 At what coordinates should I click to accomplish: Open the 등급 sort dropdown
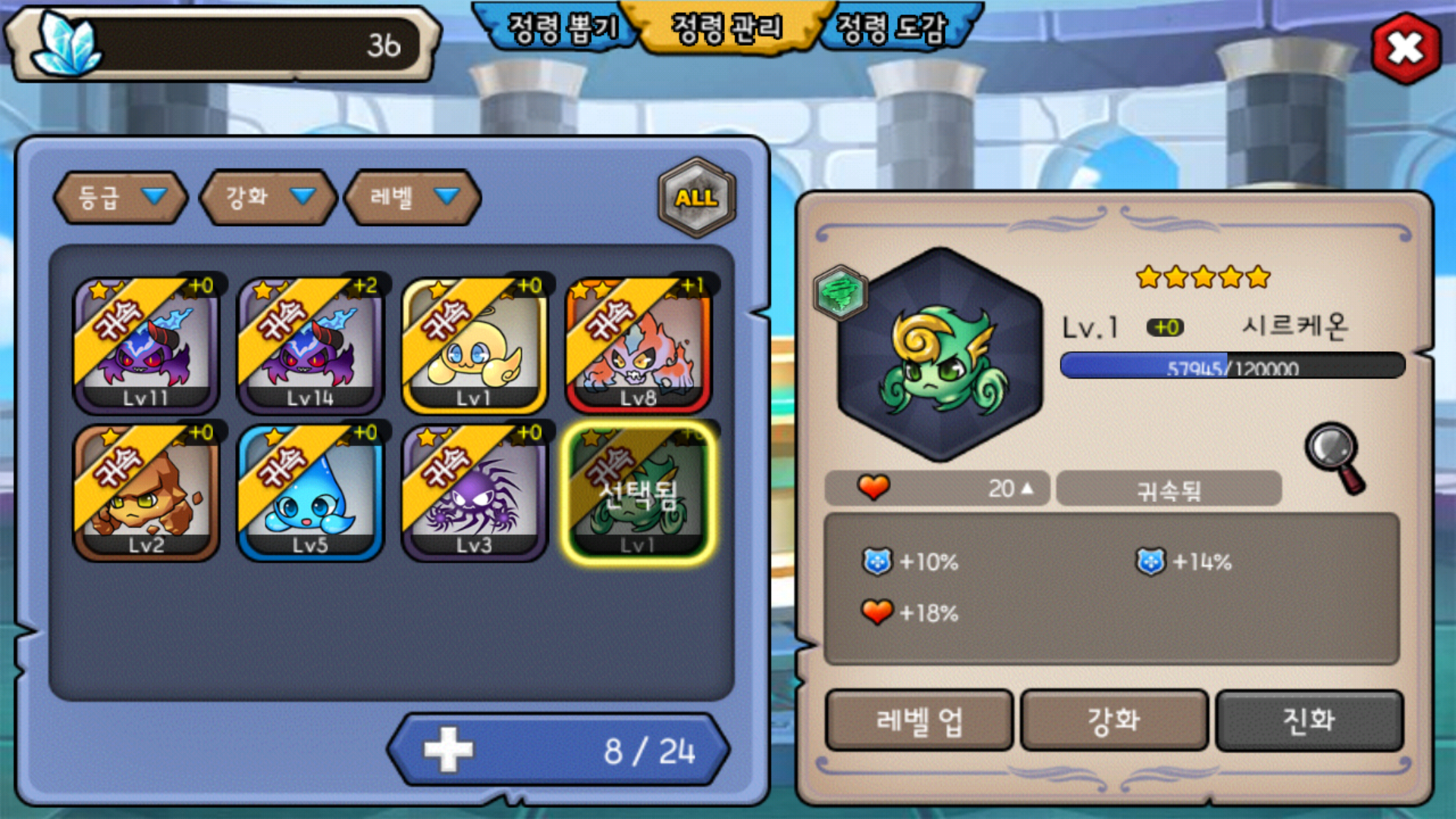click(121, 197)
